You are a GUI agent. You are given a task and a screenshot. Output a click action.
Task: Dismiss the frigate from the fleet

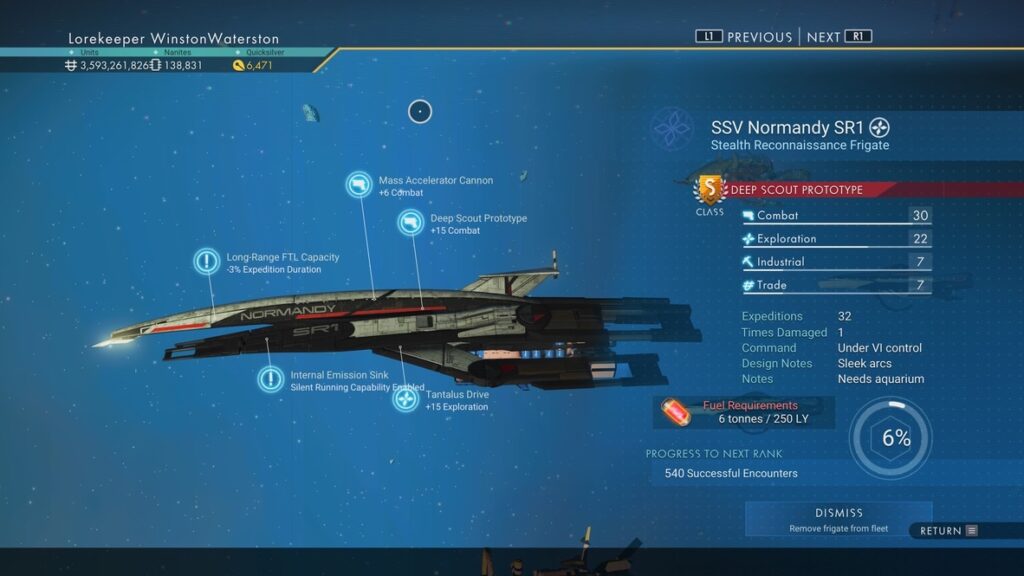(x=838, y=518)
